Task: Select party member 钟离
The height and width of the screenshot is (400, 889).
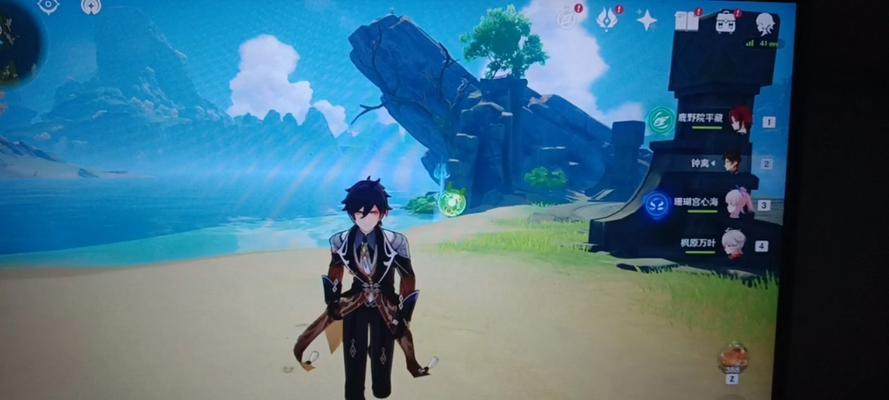Action: 734,162
